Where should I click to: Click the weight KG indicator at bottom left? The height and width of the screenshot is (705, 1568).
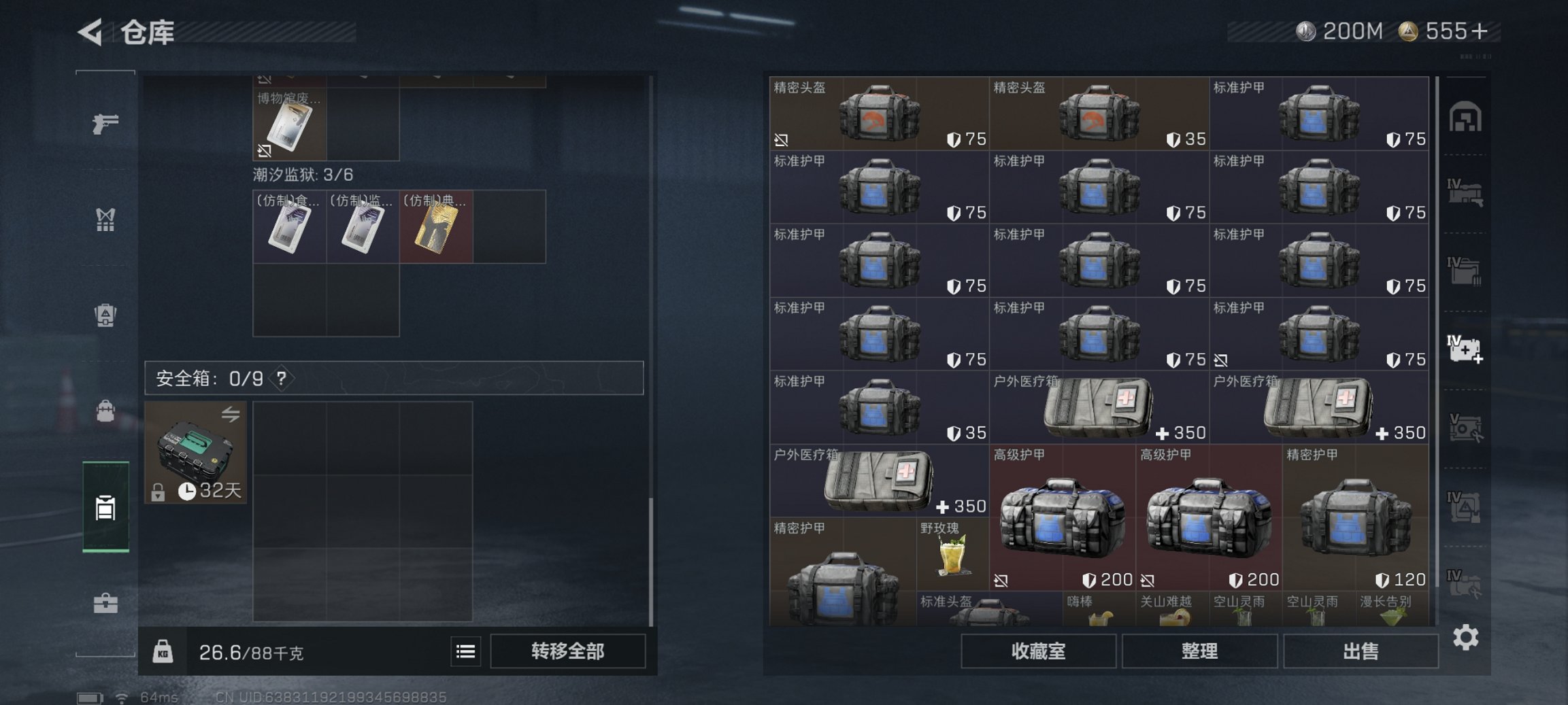162,651
